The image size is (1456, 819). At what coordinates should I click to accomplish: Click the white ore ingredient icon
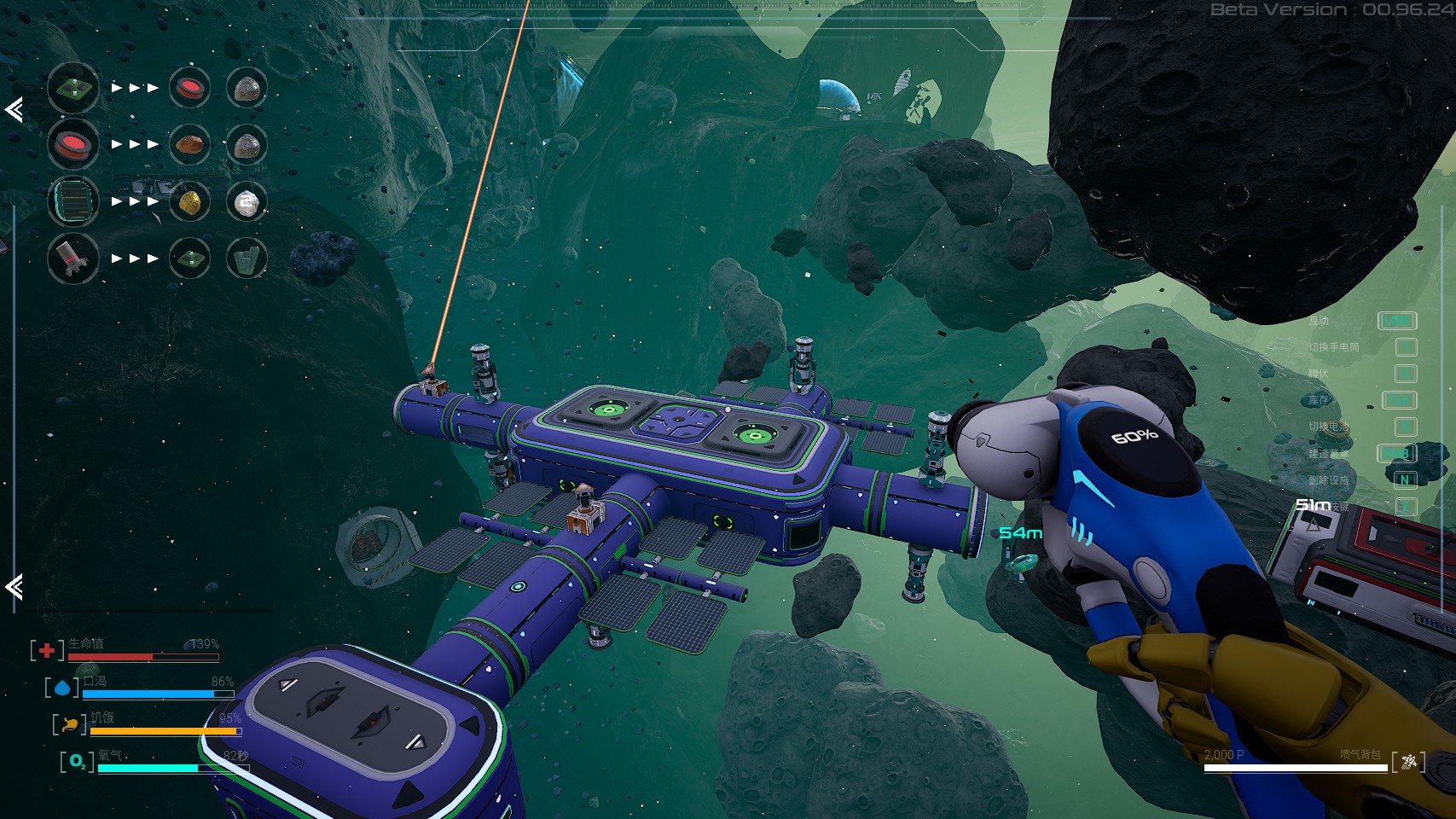247,201
